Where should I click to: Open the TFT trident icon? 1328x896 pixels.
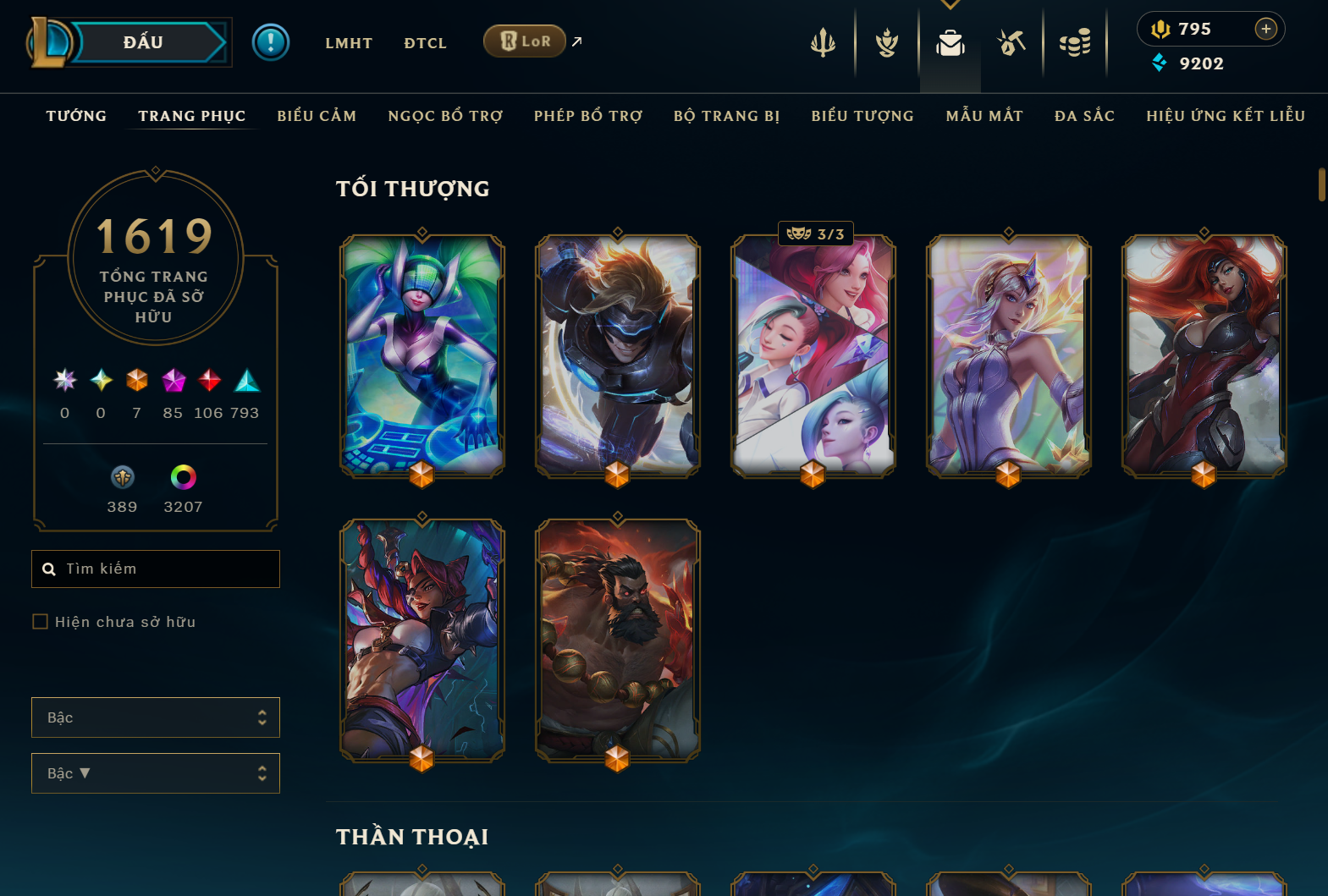(x=822, y=43)
